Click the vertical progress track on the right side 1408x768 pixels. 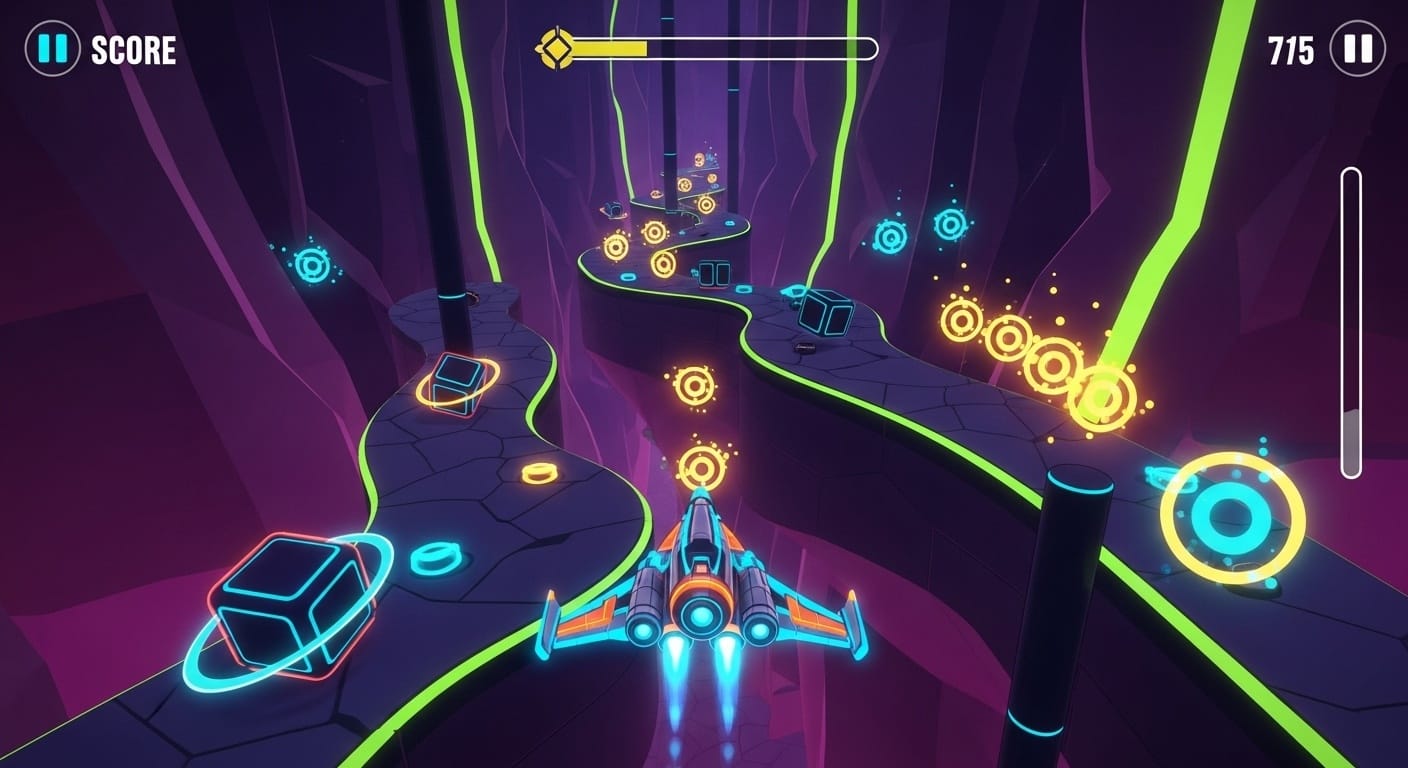[x=1352, y=320]
